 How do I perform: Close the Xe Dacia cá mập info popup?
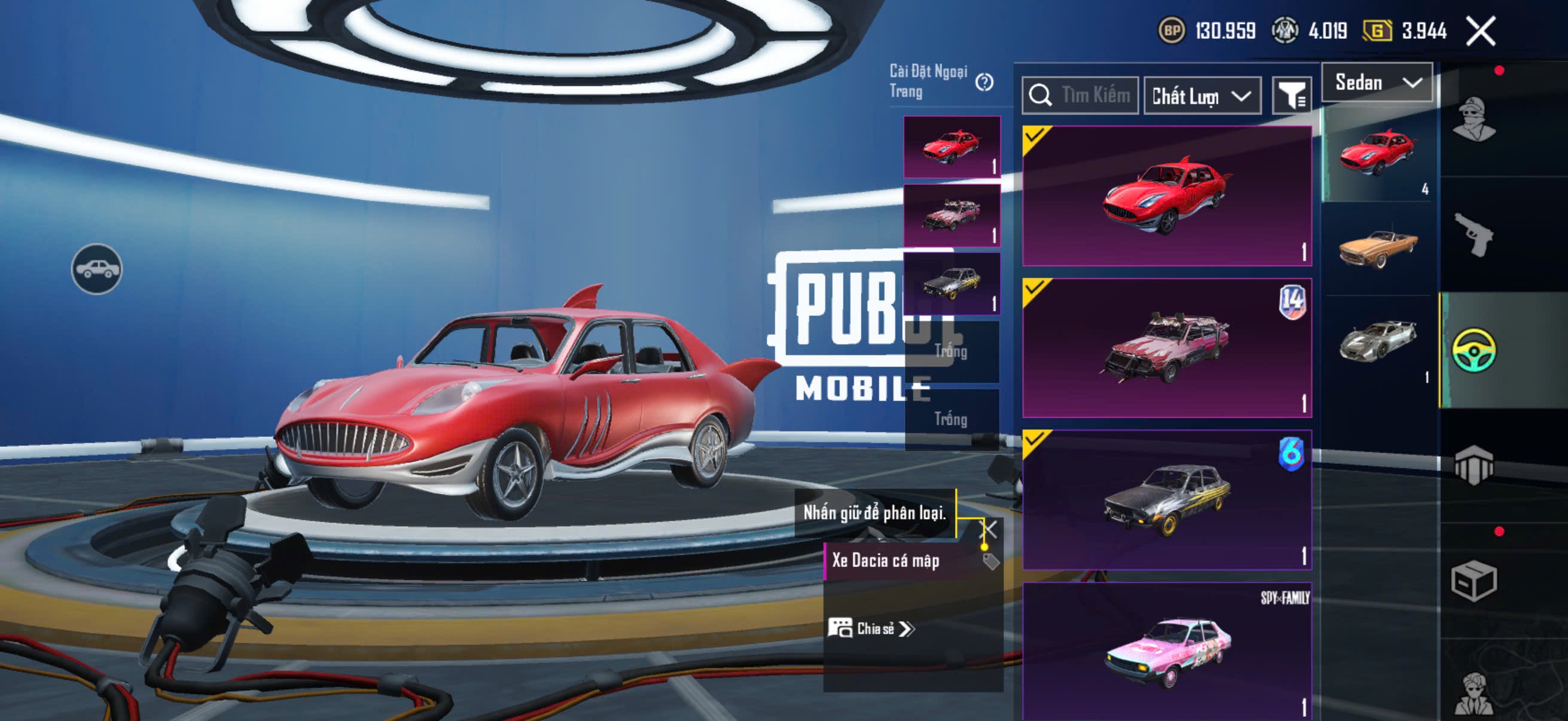coord(989,528)
